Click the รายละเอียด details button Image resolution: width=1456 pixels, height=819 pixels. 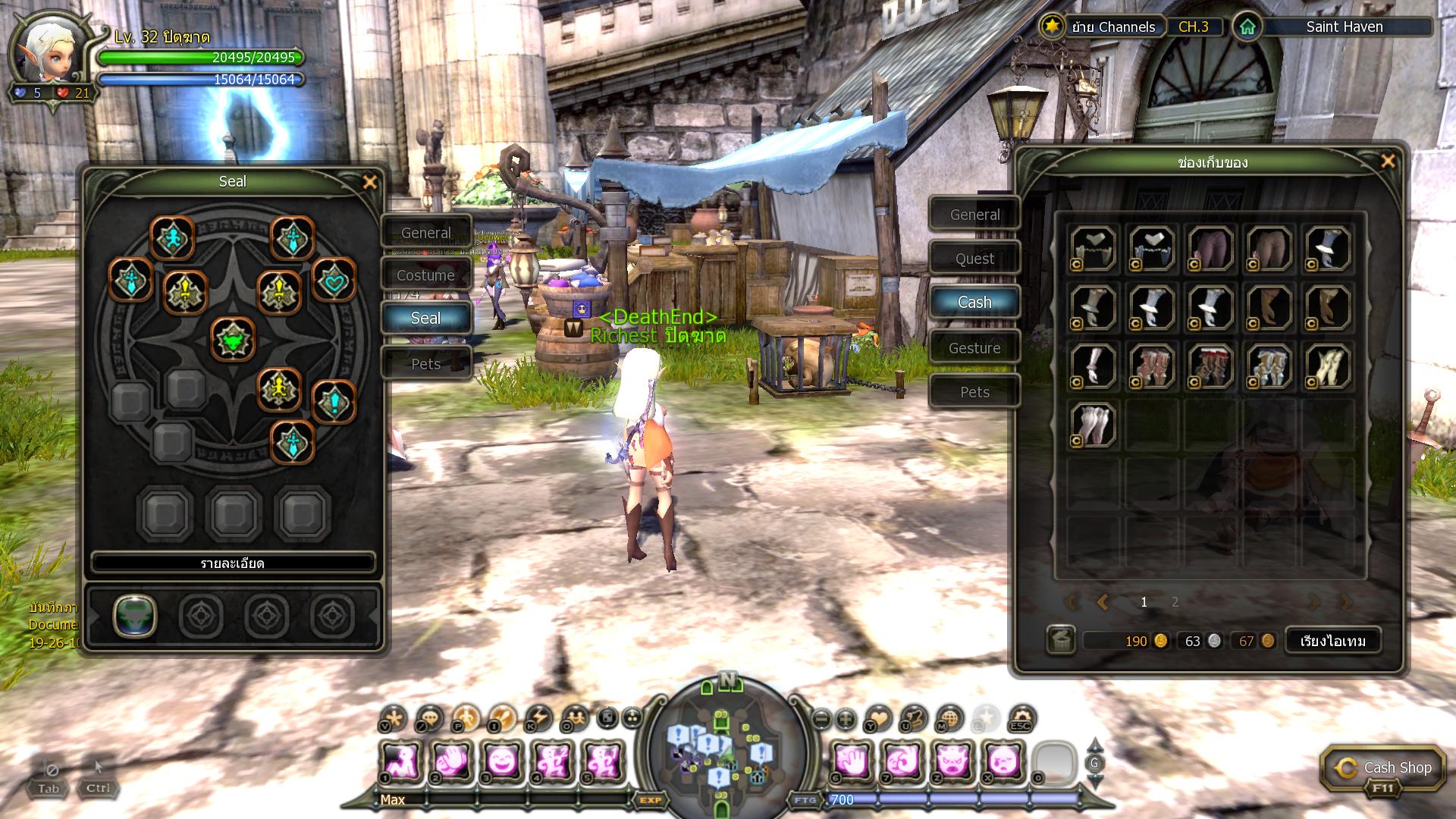click(233, 563)
